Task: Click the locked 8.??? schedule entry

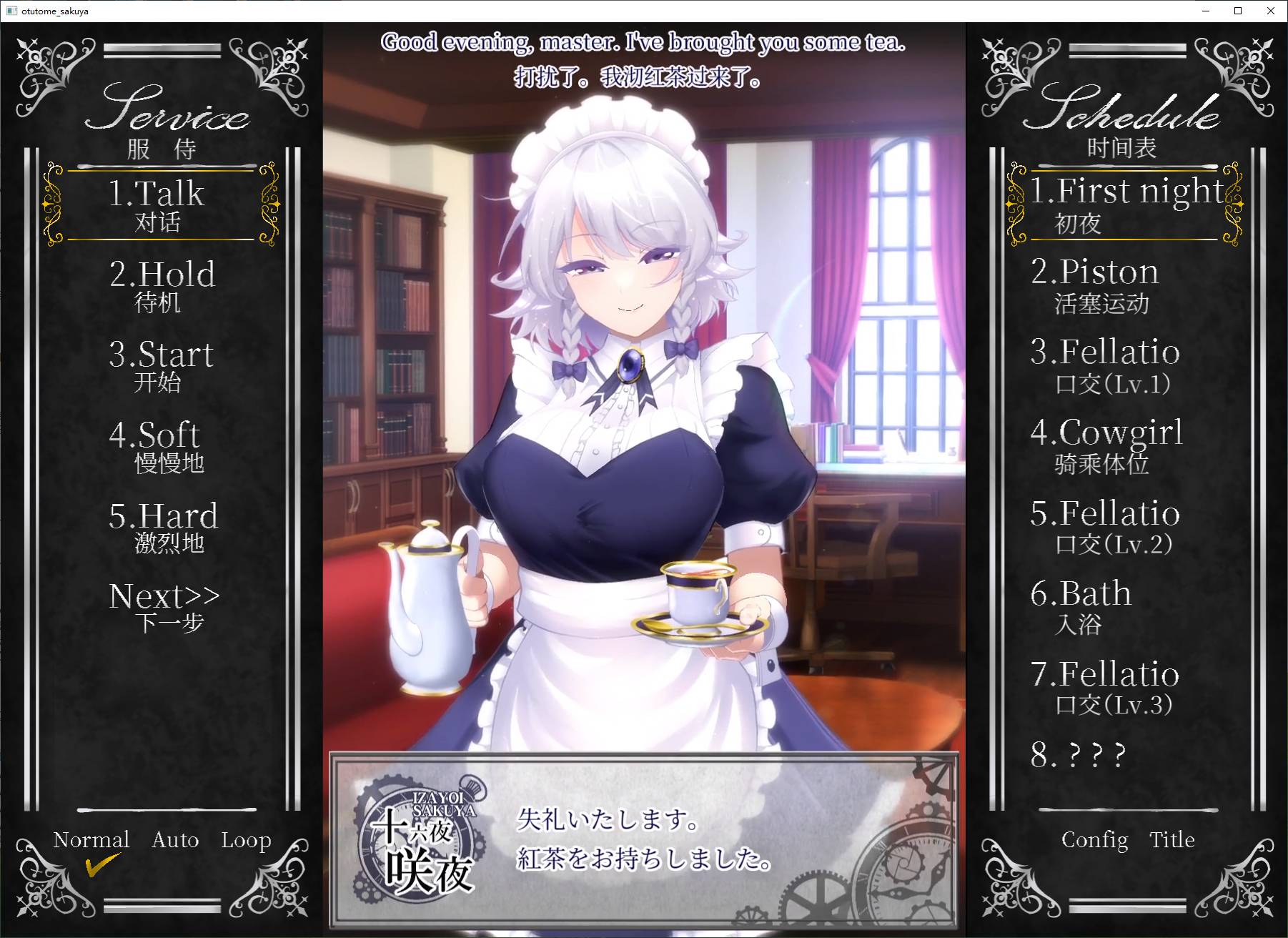Action: 1078,755
